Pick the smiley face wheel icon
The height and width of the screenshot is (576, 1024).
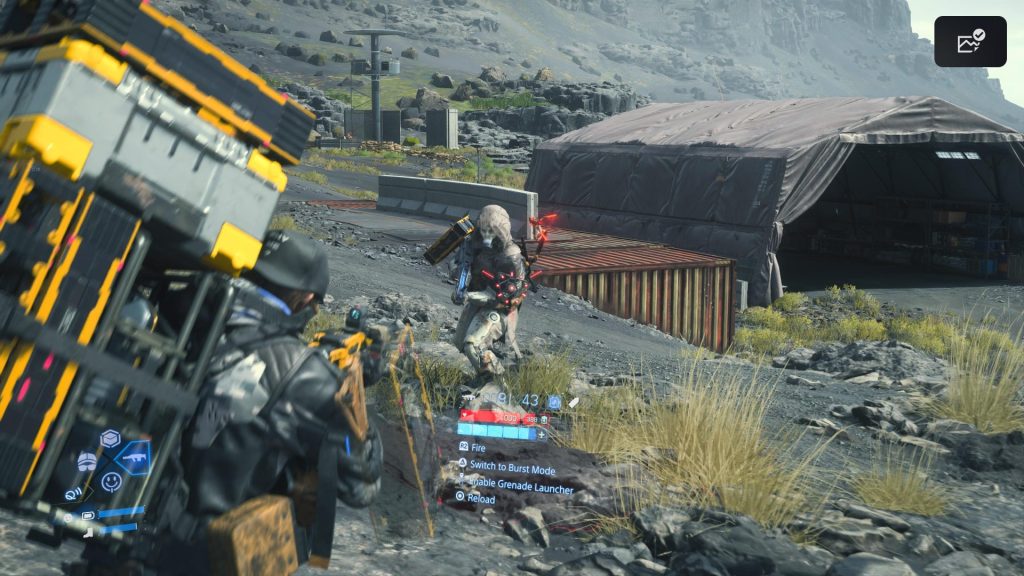(111, 482)
